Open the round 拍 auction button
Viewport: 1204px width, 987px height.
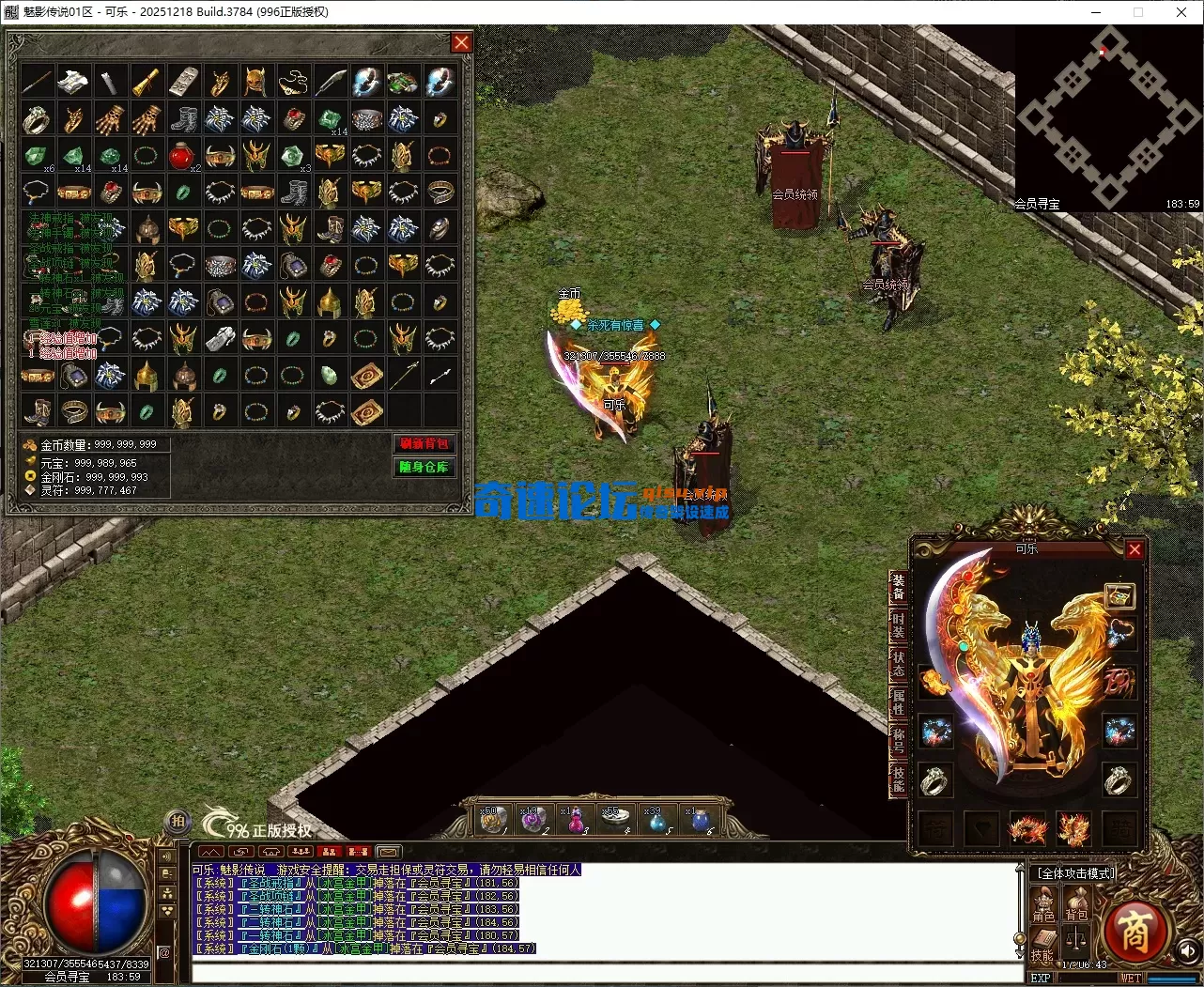pos(178,822)
